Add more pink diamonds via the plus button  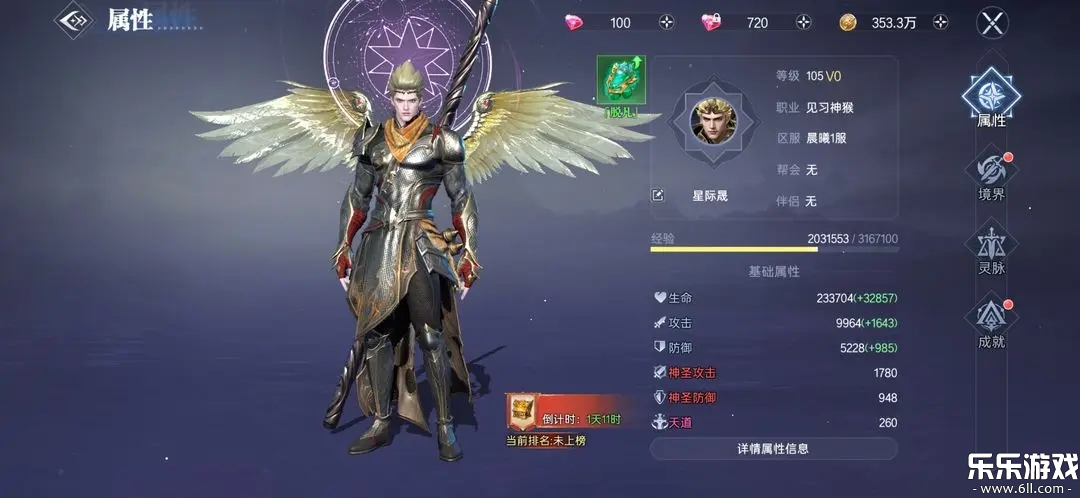coord(667,22)
